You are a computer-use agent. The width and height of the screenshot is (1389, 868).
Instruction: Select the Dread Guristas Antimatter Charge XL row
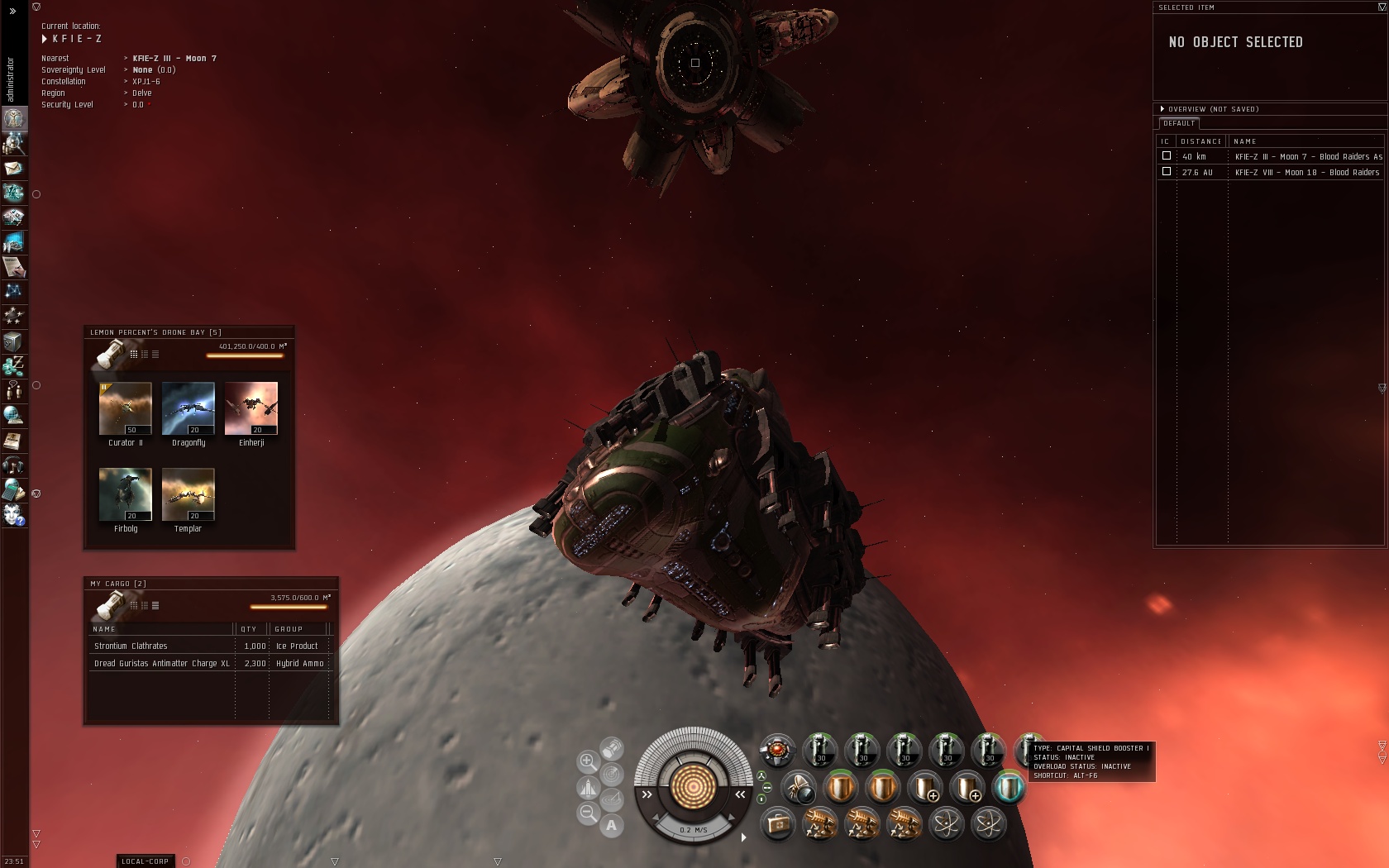point(162,664)
